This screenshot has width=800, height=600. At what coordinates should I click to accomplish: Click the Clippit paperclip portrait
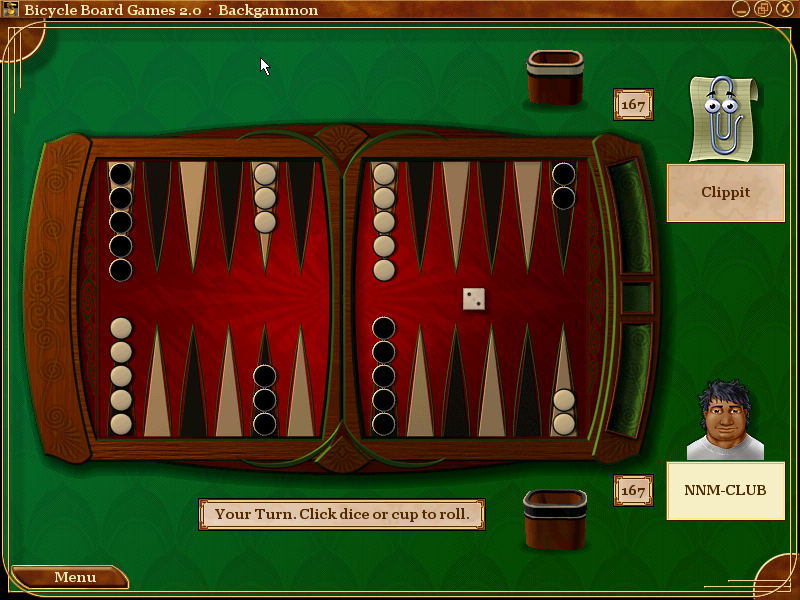[x=725, y=118]
